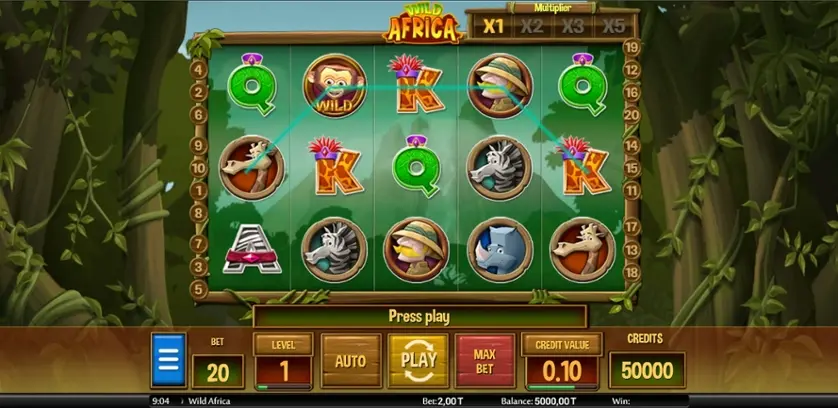Open the blue hamburger menu
The height and width of the screenshot is (408, 838).
[x=168, y=360]
